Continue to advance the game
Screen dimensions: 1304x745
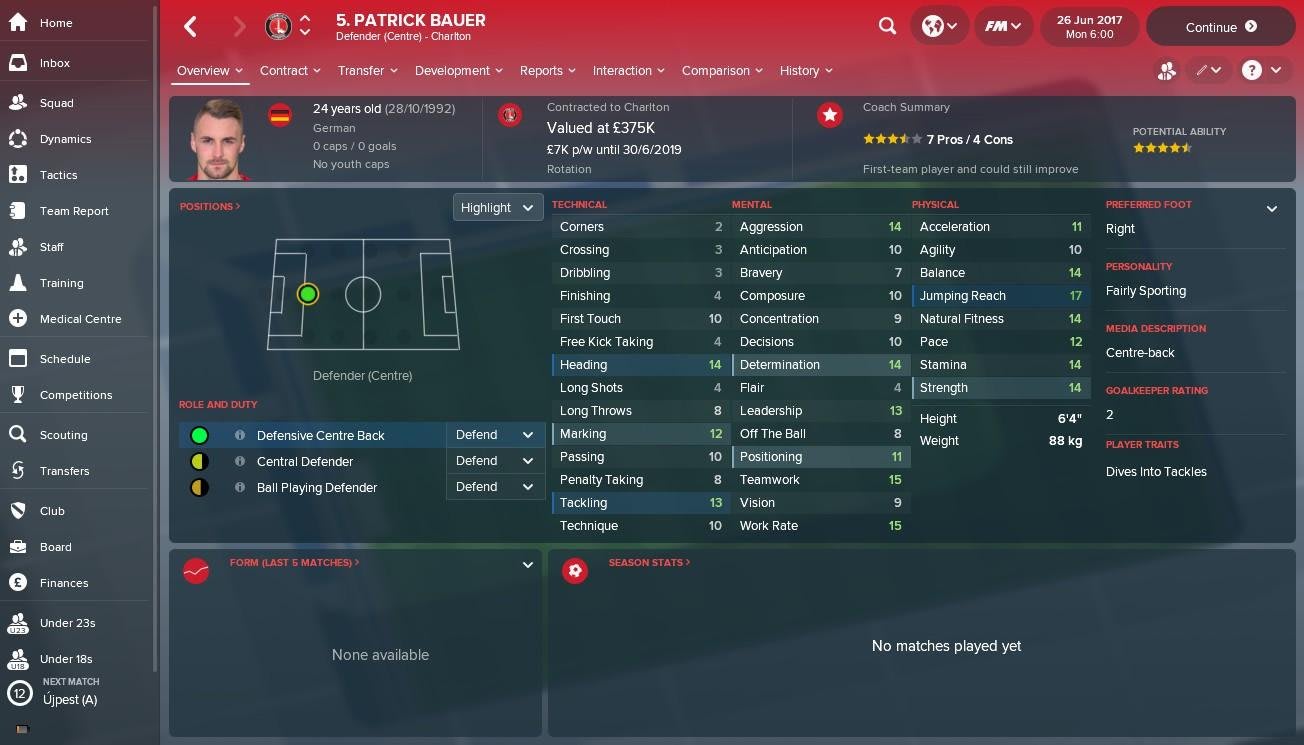1220,27
